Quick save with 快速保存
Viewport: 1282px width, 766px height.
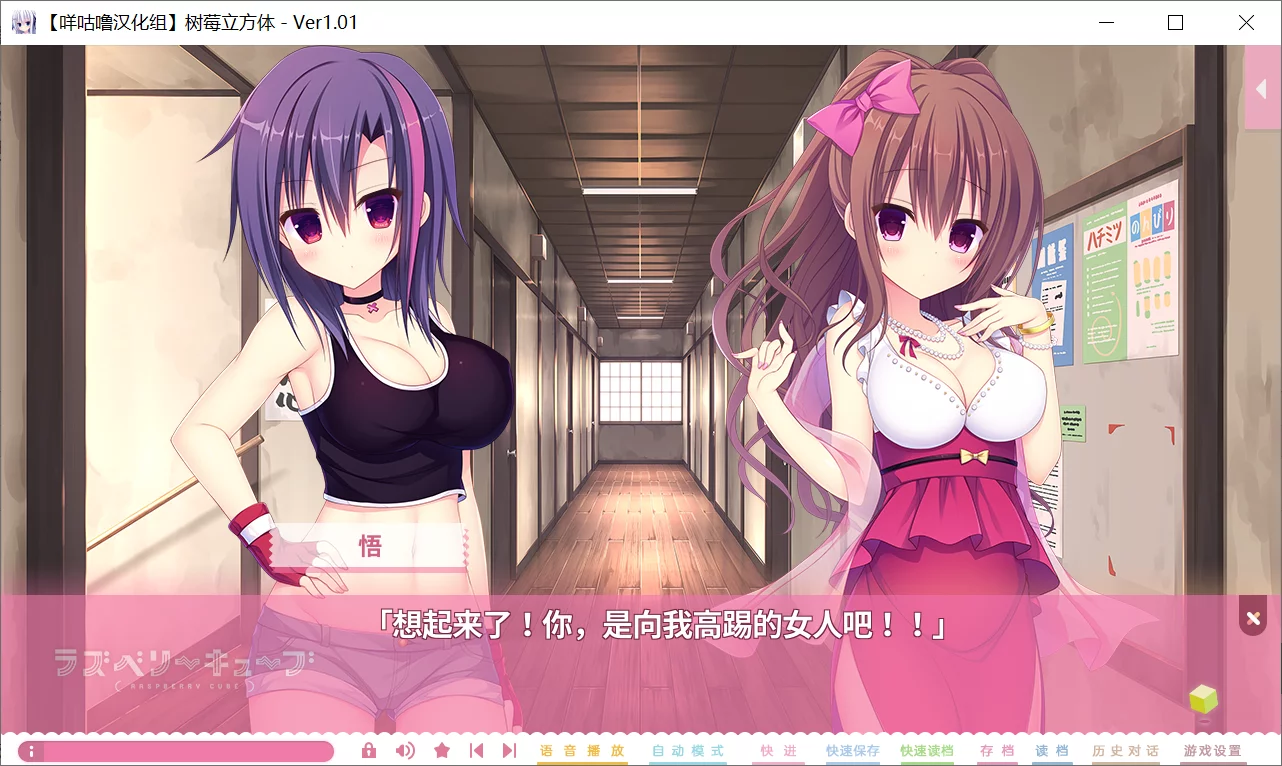(850, 749)
